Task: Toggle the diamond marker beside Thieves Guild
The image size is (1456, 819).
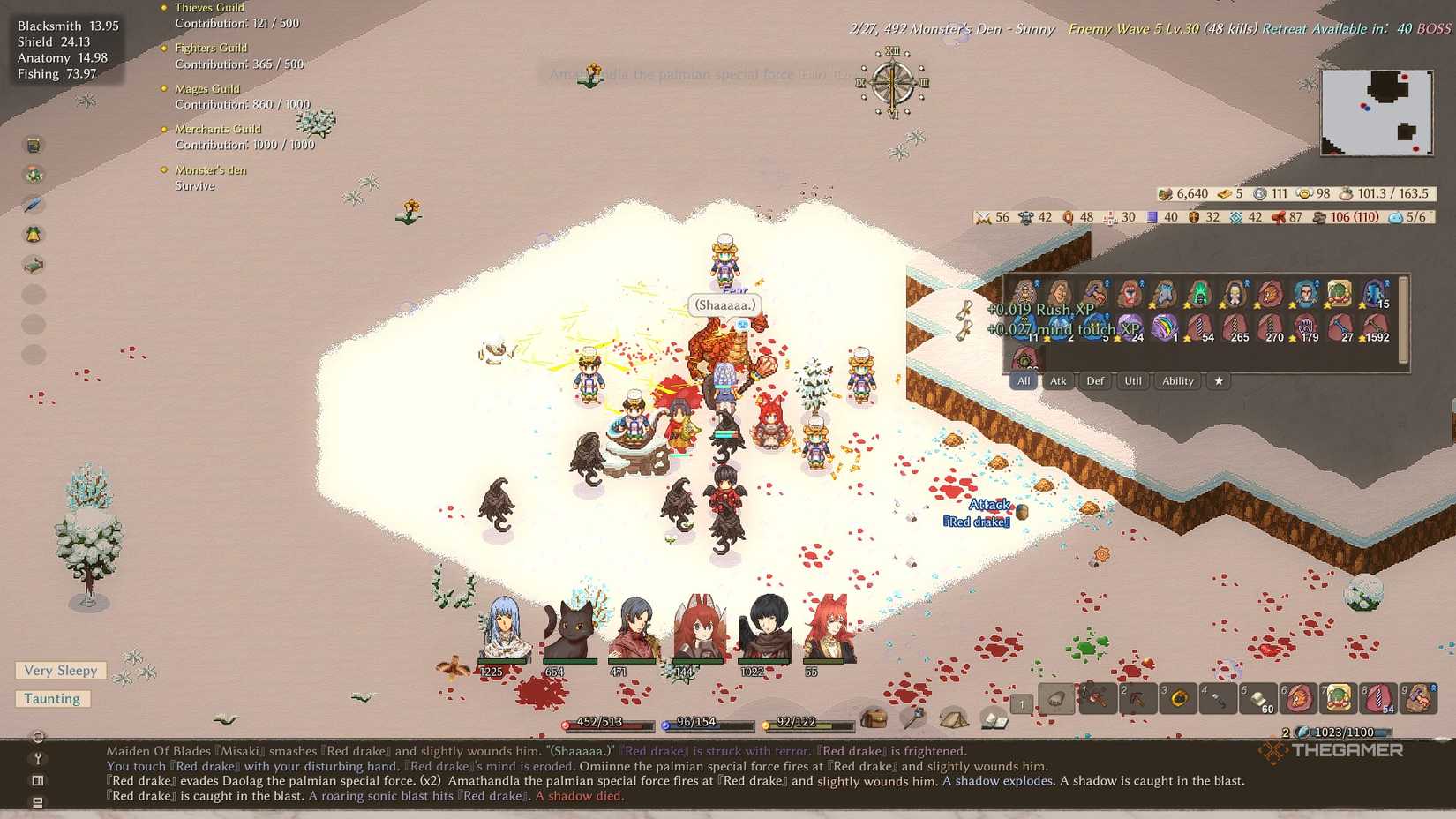Action: click(x=162, y=7)
